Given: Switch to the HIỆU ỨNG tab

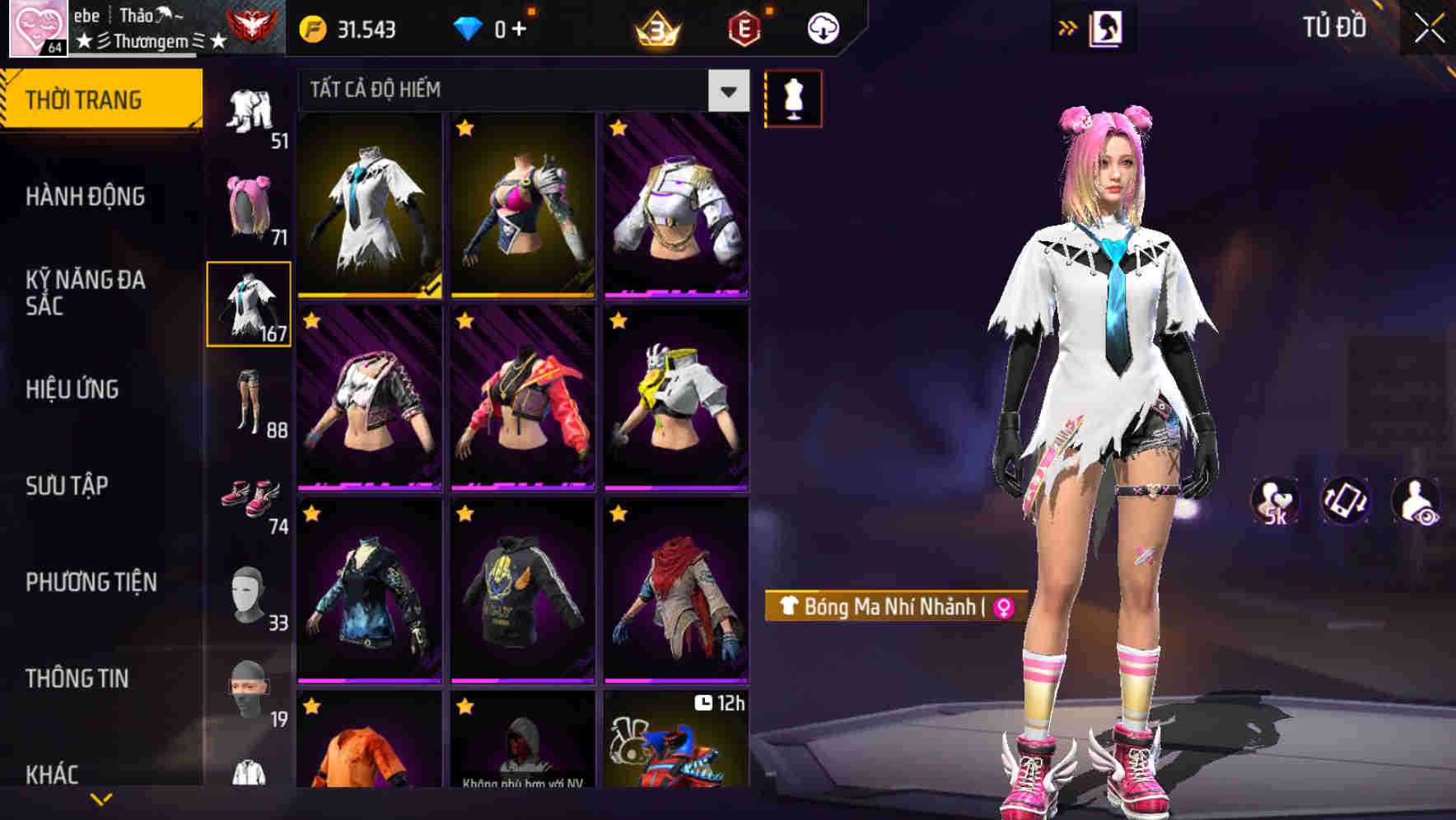Looking at the screenshot, I should [72, 389].
